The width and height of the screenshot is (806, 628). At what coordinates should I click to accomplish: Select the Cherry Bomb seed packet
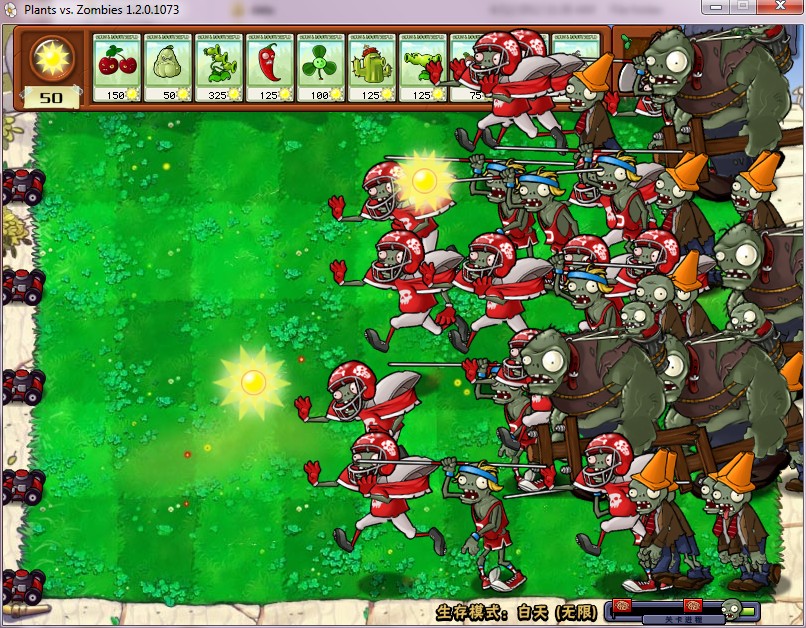pyautogui.click(x=117, y=67)
